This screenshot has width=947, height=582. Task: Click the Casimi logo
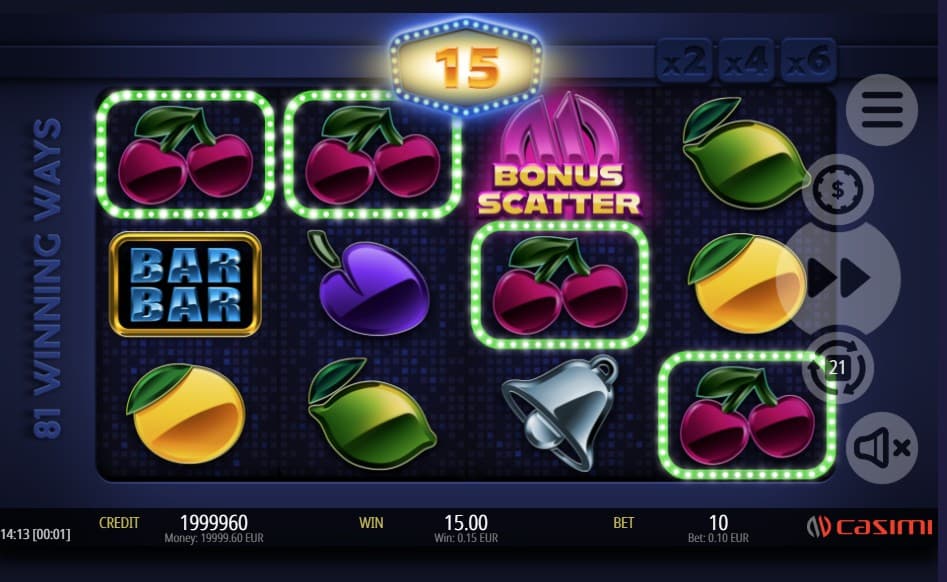click(x=868, y=527)
